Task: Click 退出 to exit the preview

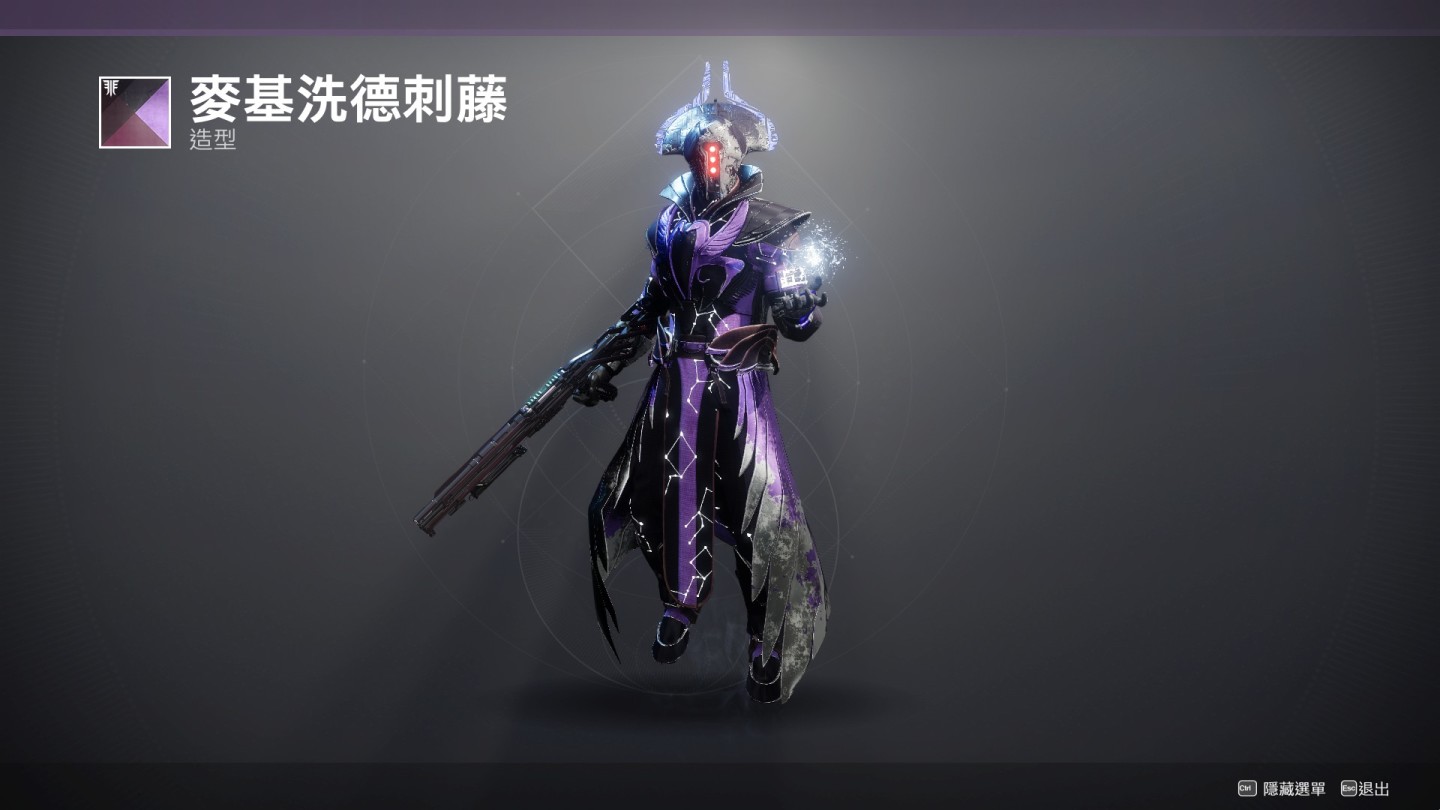Action: [x=1375, y=789]
